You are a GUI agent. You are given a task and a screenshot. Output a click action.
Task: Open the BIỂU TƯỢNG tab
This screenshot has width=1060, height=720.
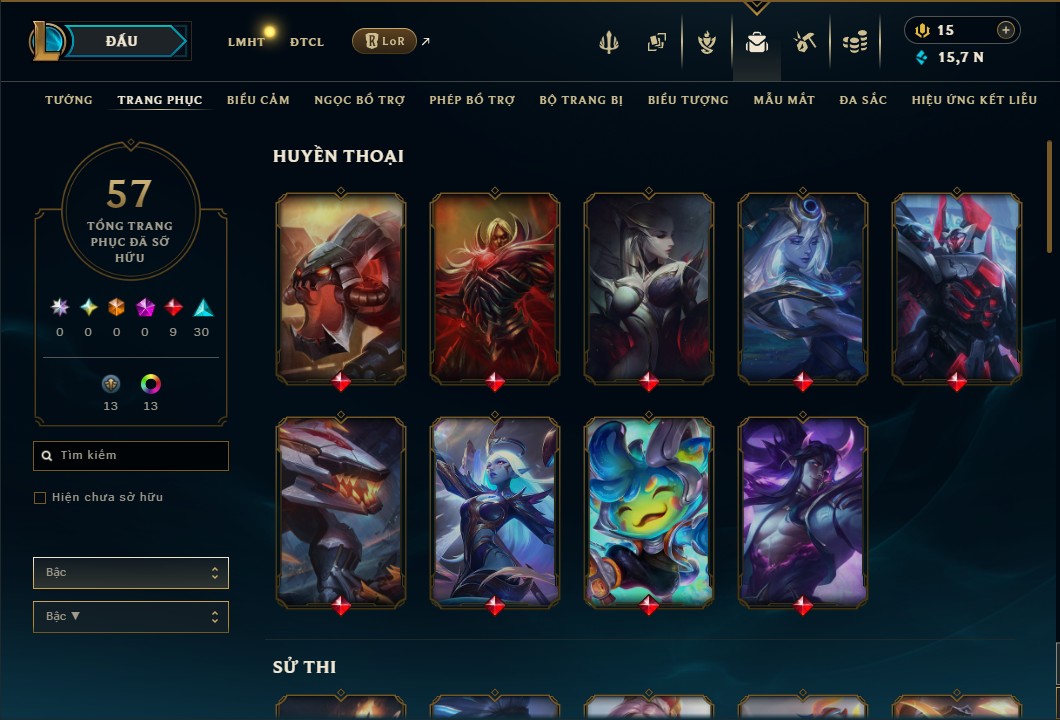pyautogui.click(x=688, y=100)
